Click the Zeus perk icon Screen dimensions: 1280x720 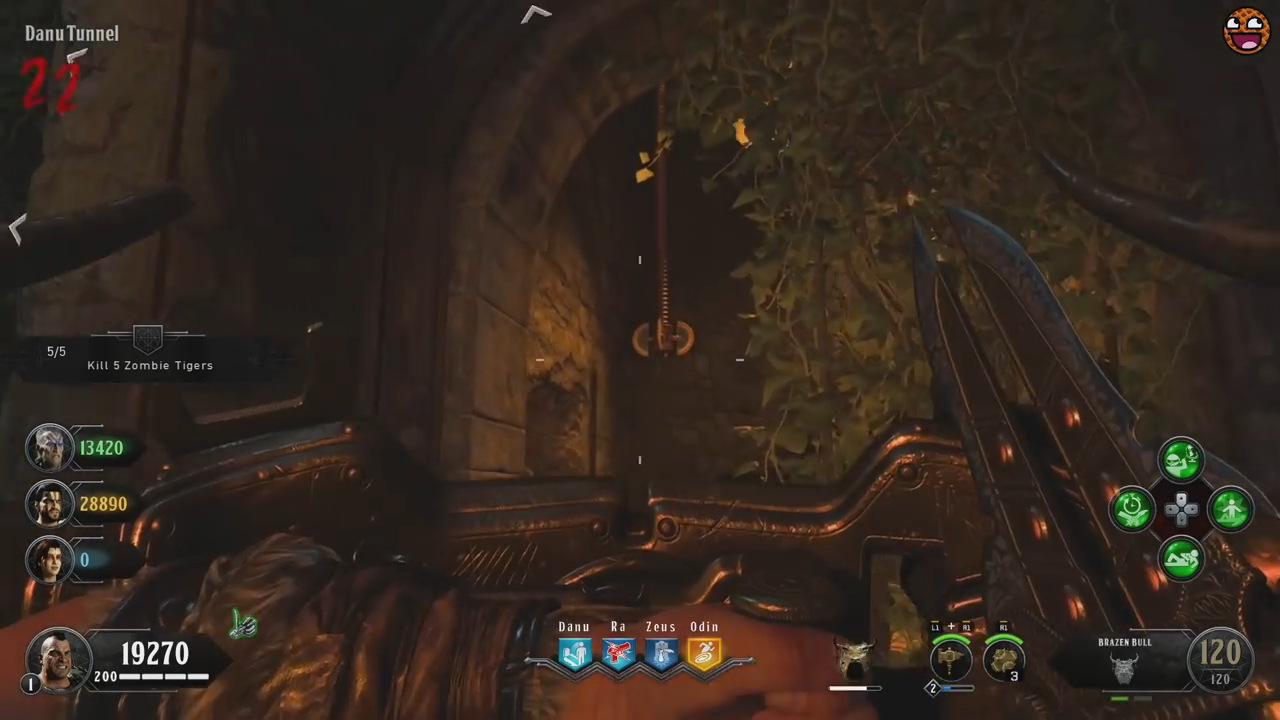[x=661, y=655]
